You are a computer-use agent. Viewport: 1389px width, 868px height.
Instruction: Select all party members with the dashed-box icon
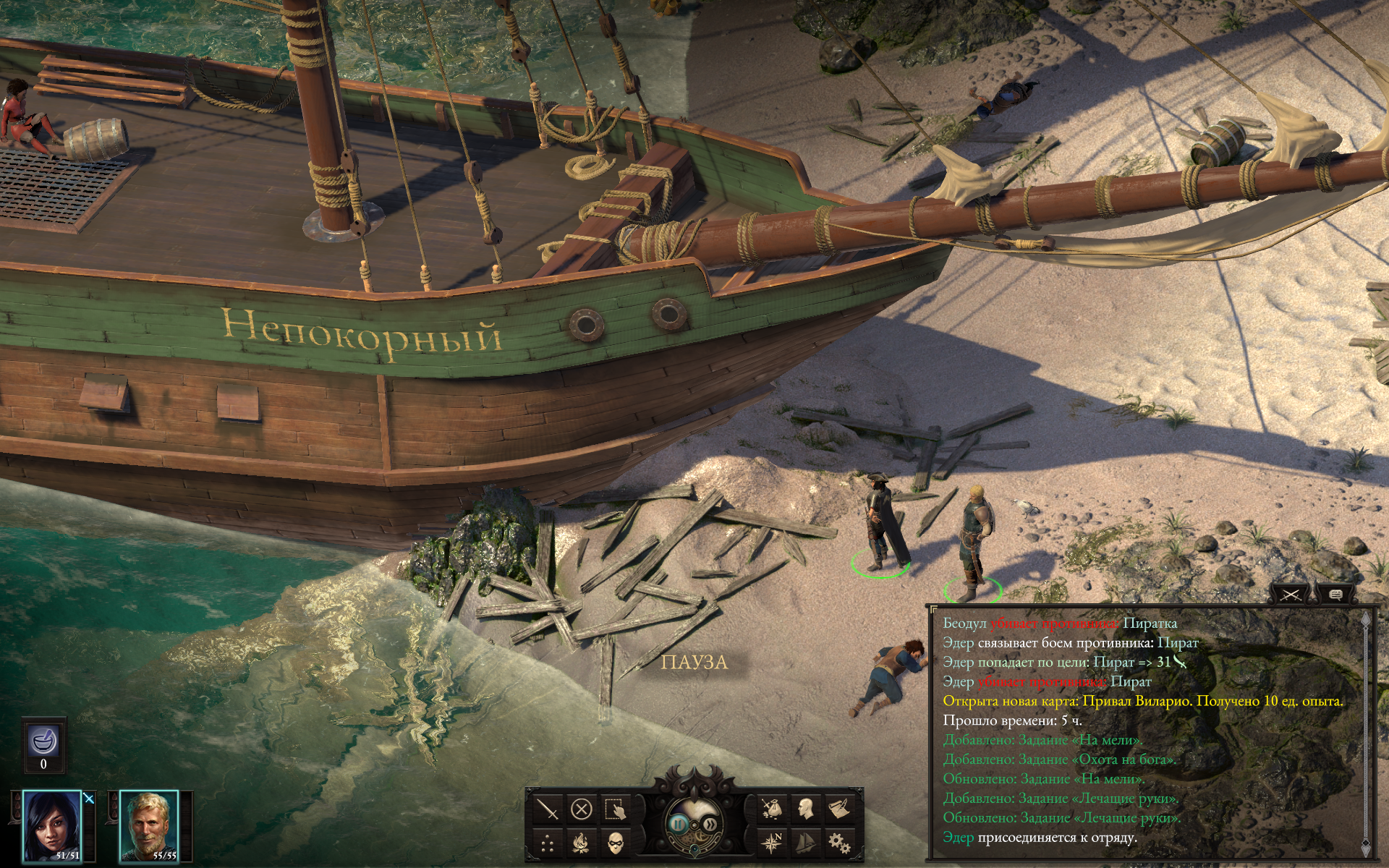[x=615, y=809]
